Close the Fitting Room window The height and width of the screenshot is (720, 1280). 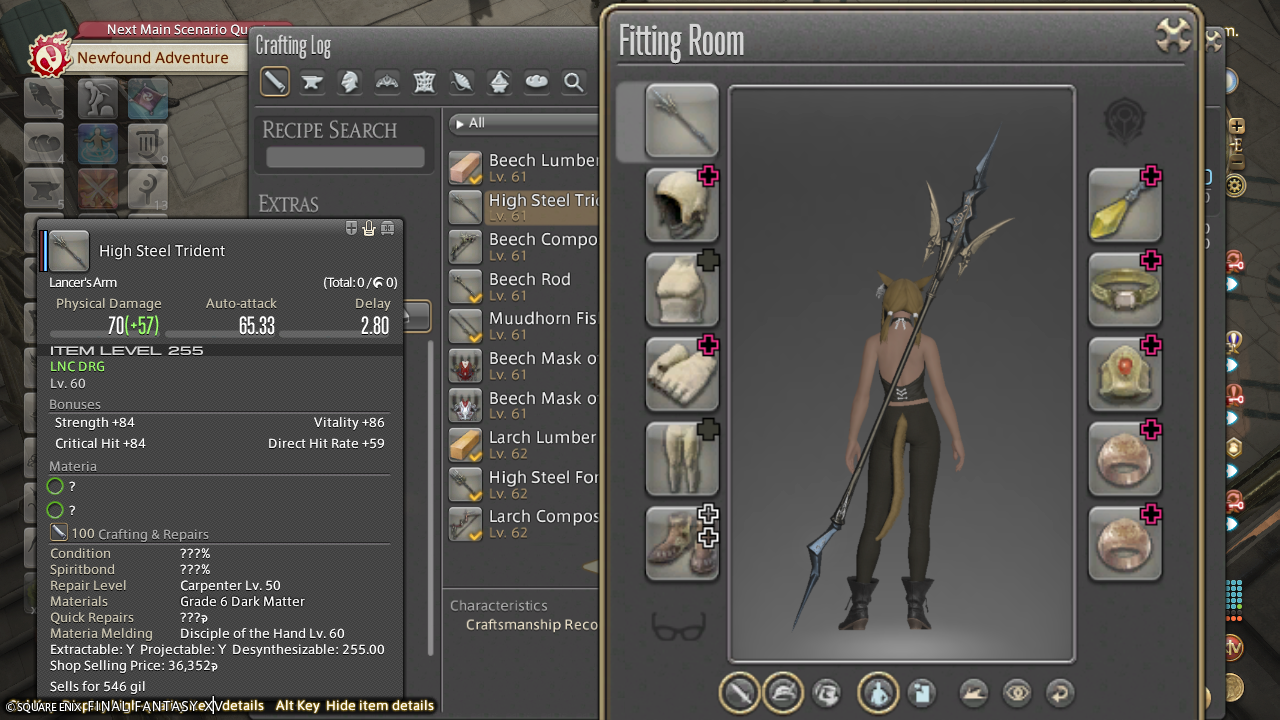pyautogui.click(x=1173, y=35)
